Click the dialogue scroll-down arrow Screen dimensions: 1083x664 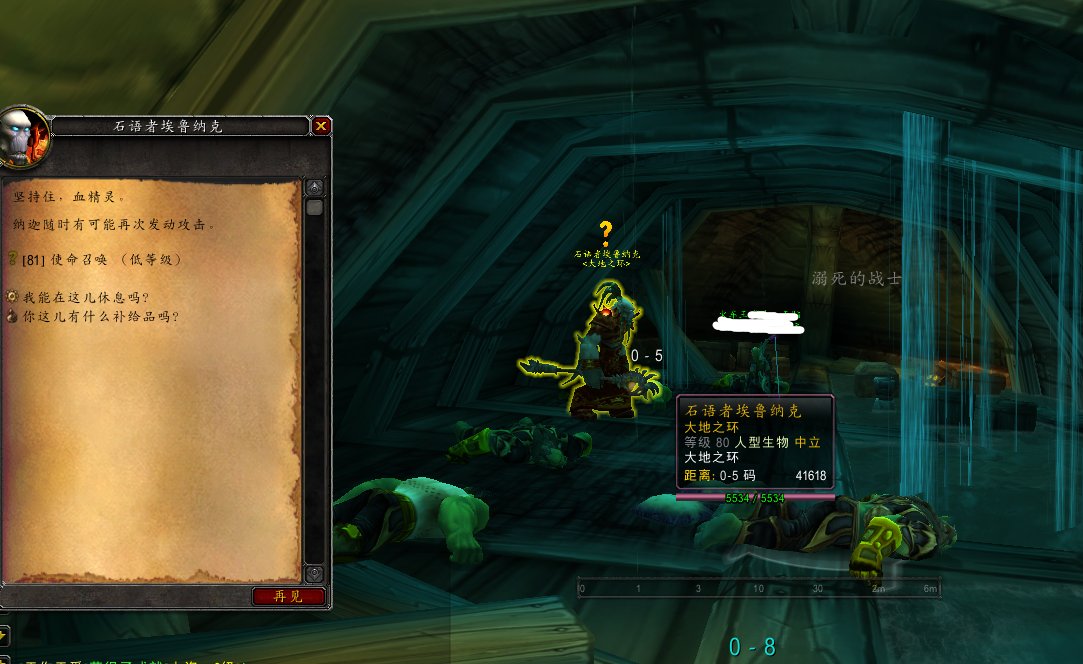tap(314, 573)
